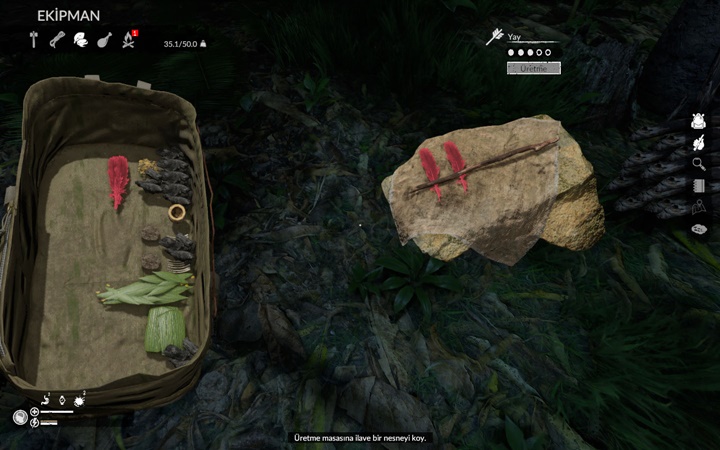Take the stick from the crafting table
720x450 pixels.
(500, 162)
